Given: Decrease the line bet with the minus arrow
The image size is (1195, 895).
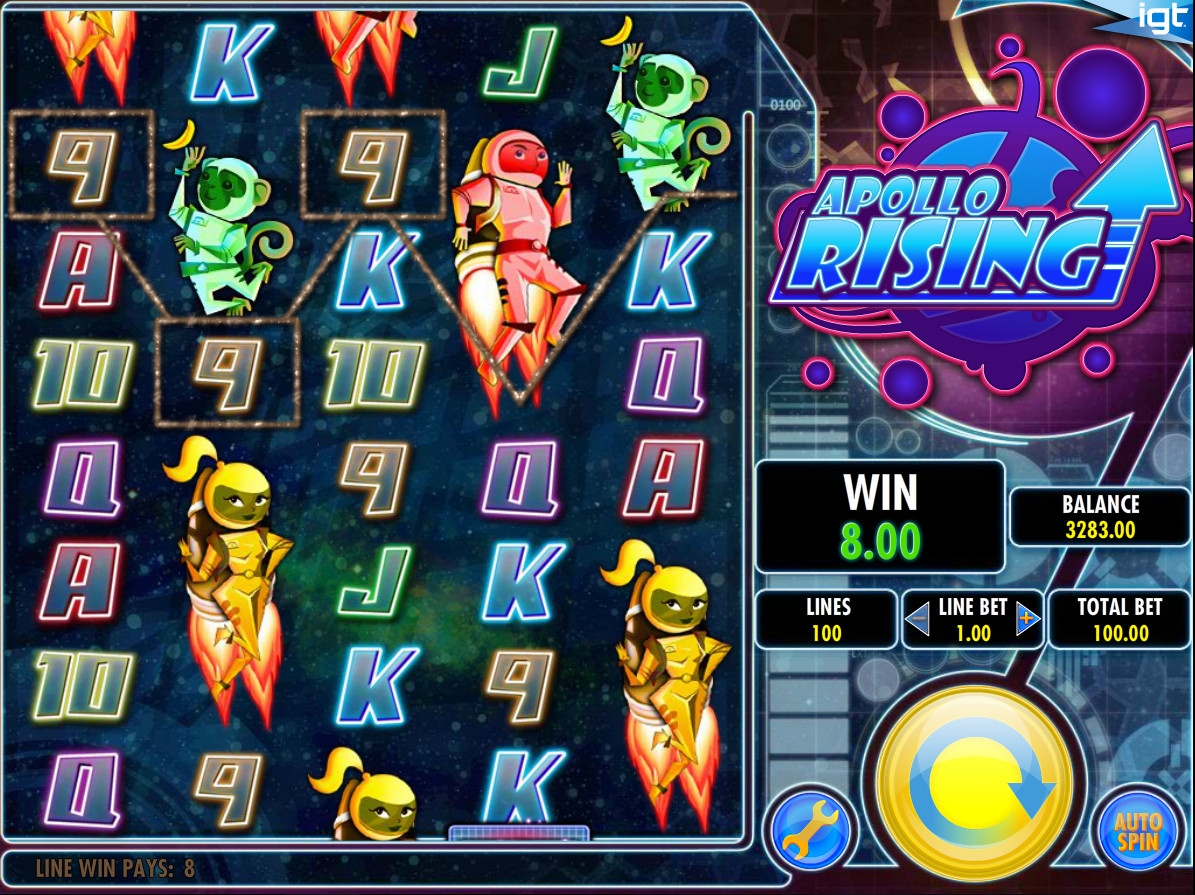Looking at the screenshot, I should (x=917, y=621).
